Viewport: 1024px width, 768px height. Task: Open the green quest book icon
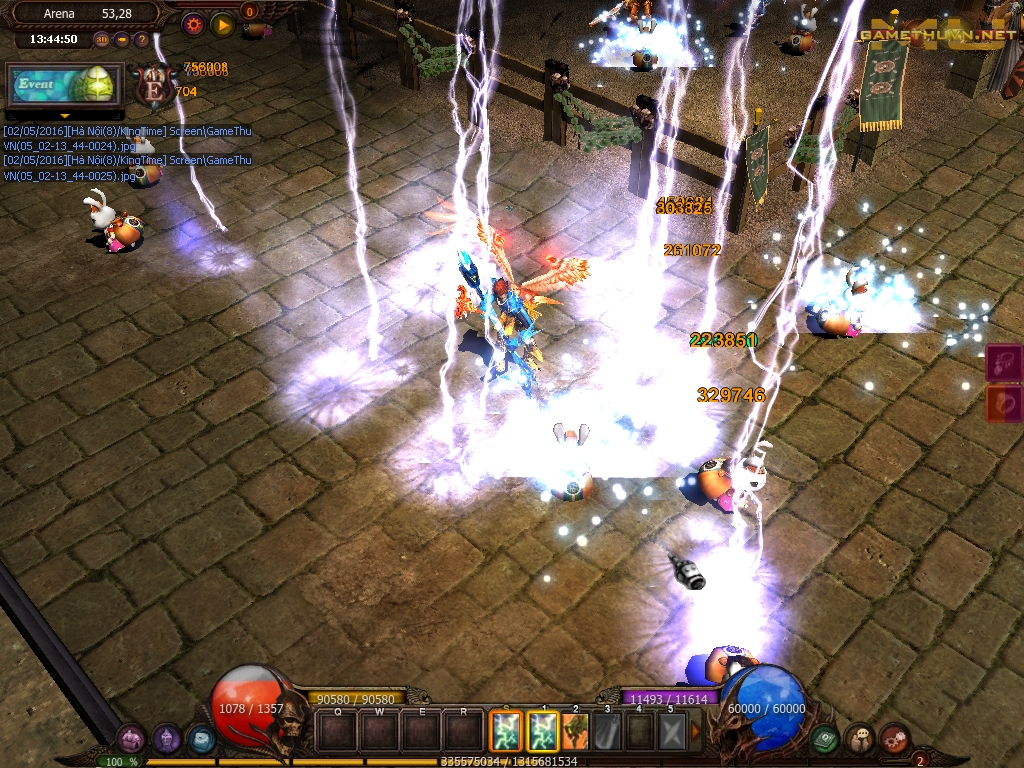825,739
